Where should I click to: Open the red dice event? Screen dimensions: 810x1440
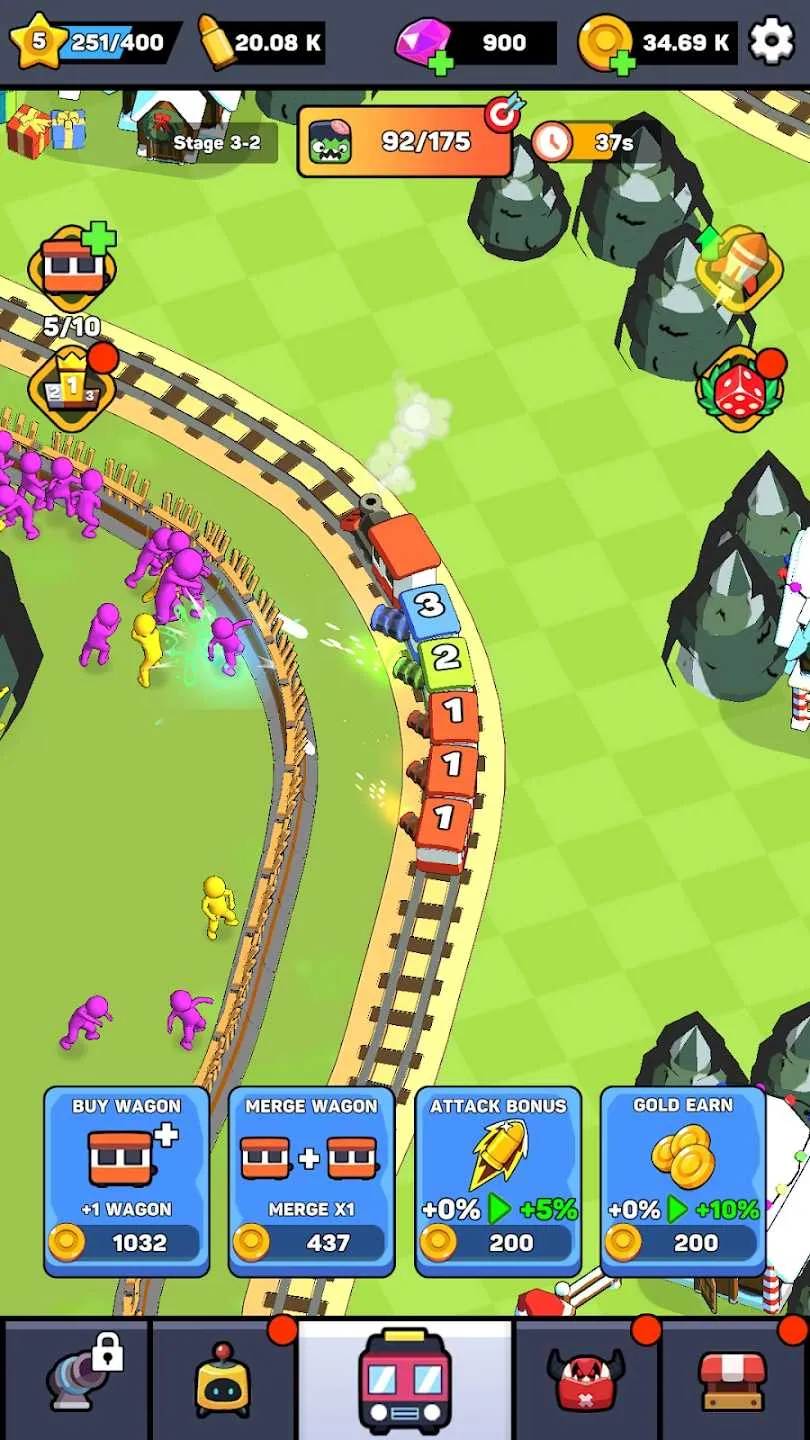point(740,389)
